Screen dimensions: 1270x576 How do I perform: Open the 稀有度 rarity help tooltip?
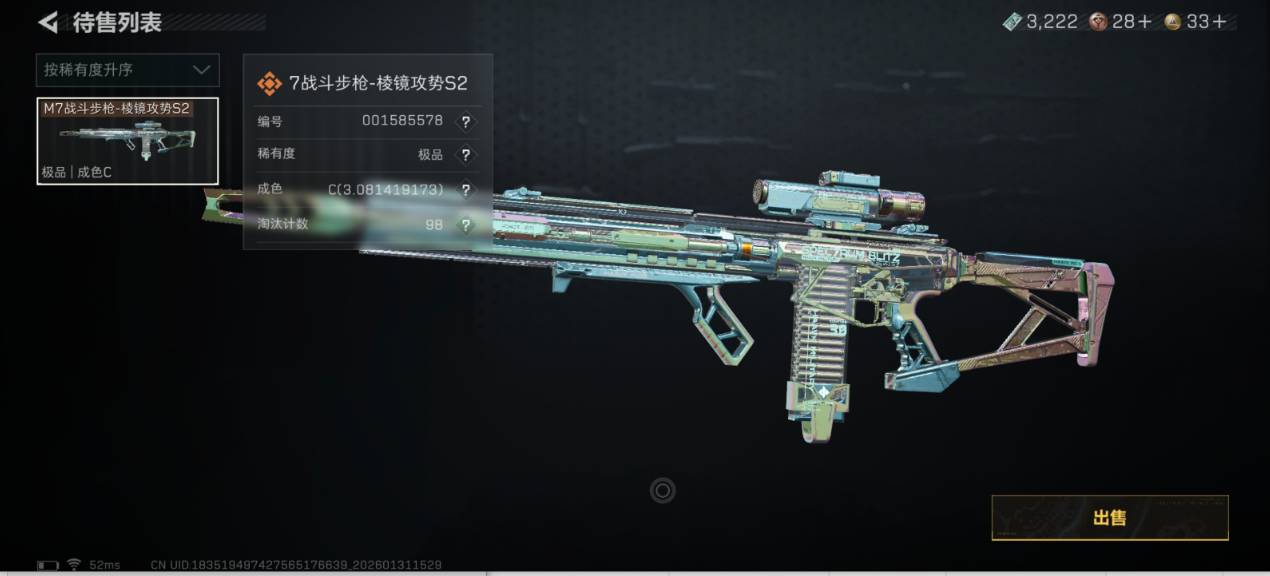pyautogui.click(x=465, y=155)
